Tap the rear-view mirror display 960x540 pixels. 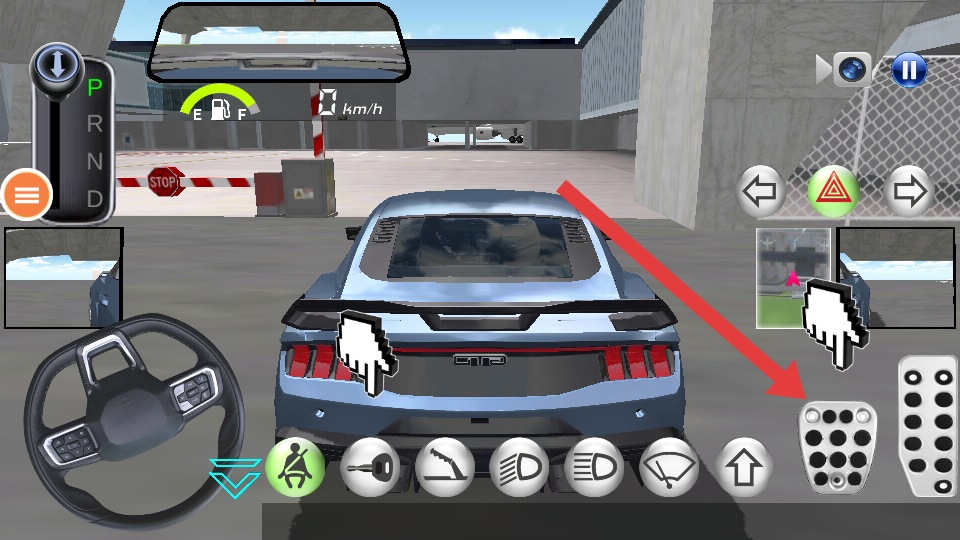coord(280,42)
